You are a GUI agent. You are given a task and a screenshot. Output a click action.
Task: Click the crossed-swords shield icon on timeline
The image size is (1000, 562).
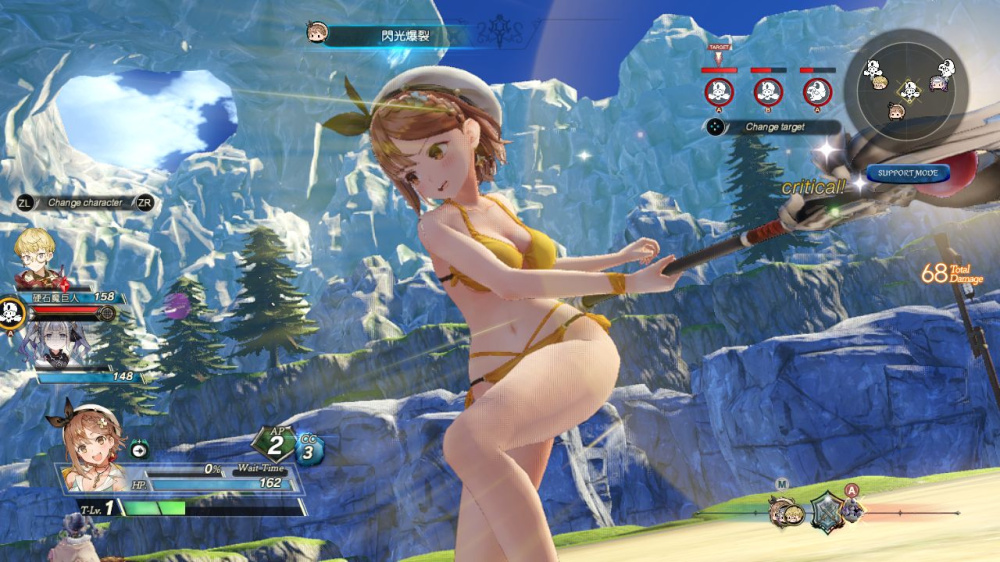point(827,511)
